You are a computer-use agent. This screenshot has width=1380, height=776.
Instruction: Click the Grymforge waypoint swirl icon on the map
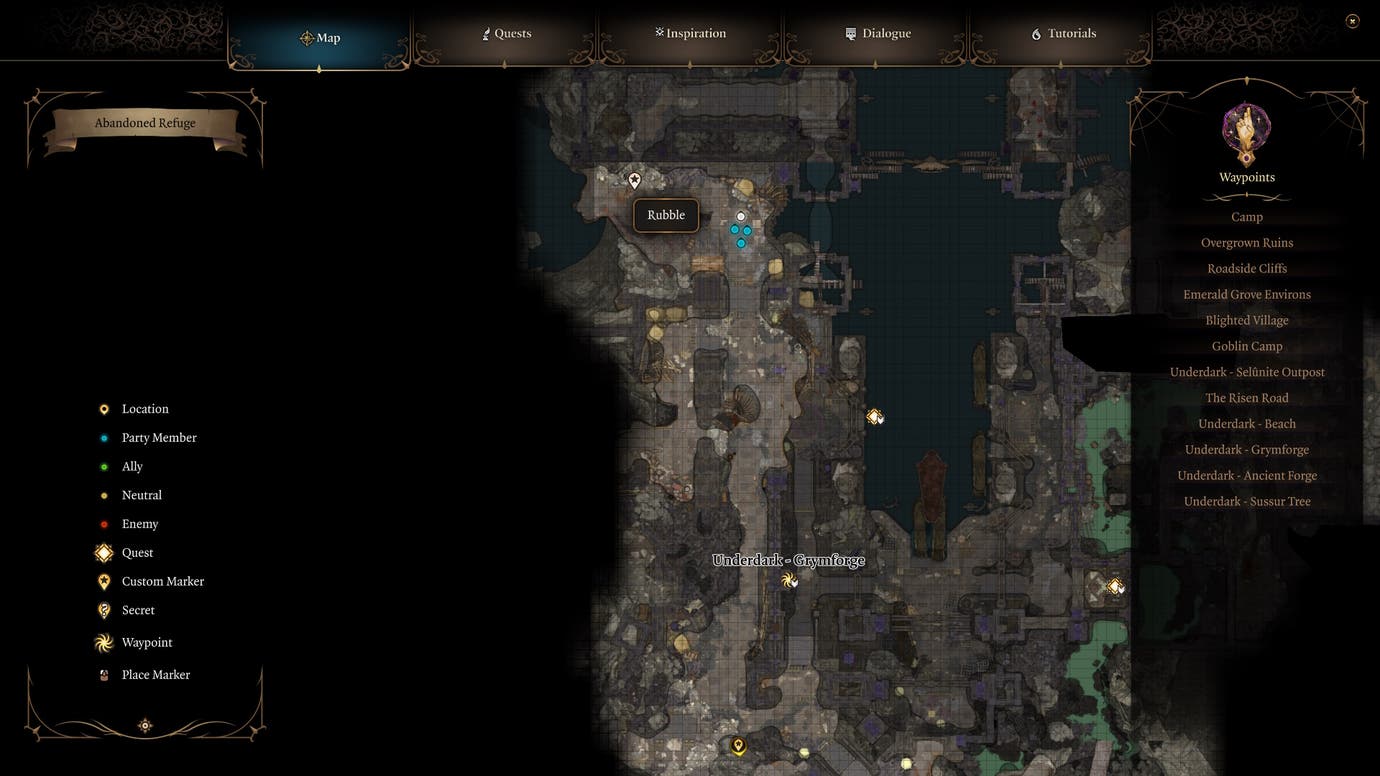[789, 579]
